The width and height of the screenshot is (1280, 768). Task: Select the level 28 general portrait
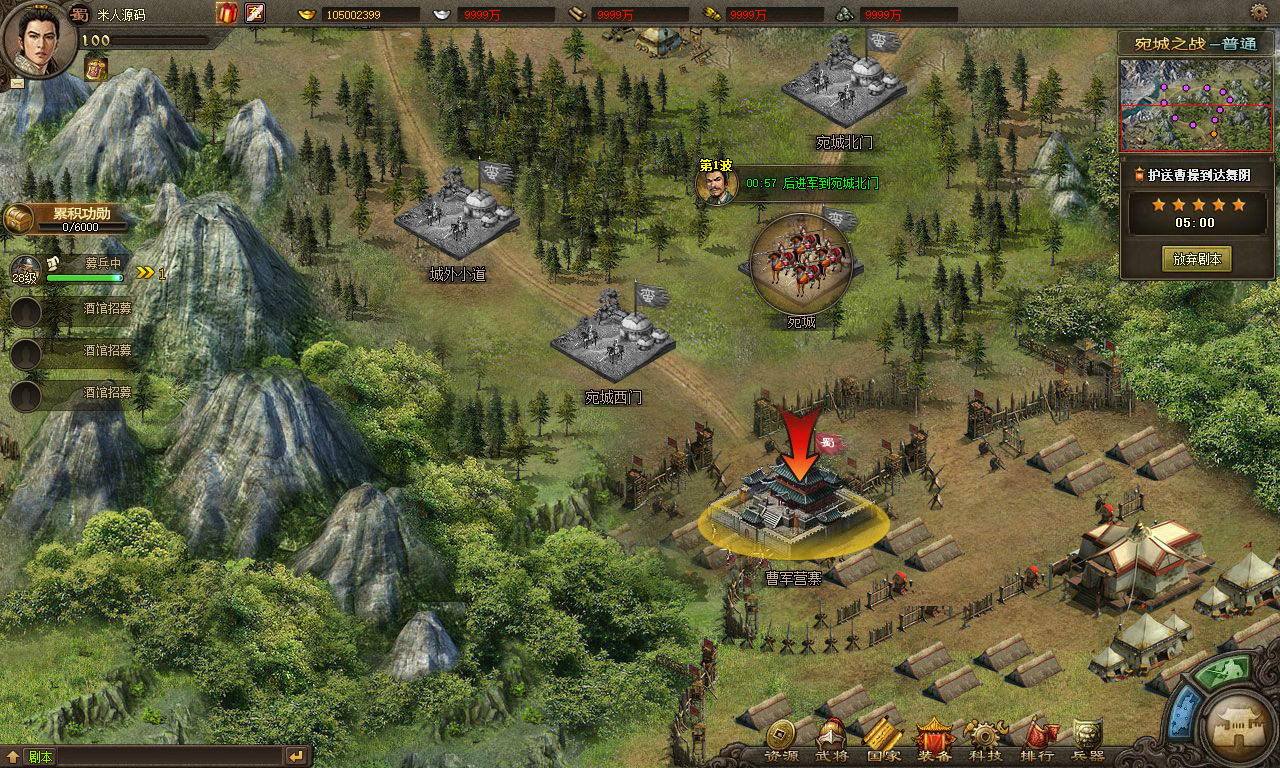coord(25,272)
